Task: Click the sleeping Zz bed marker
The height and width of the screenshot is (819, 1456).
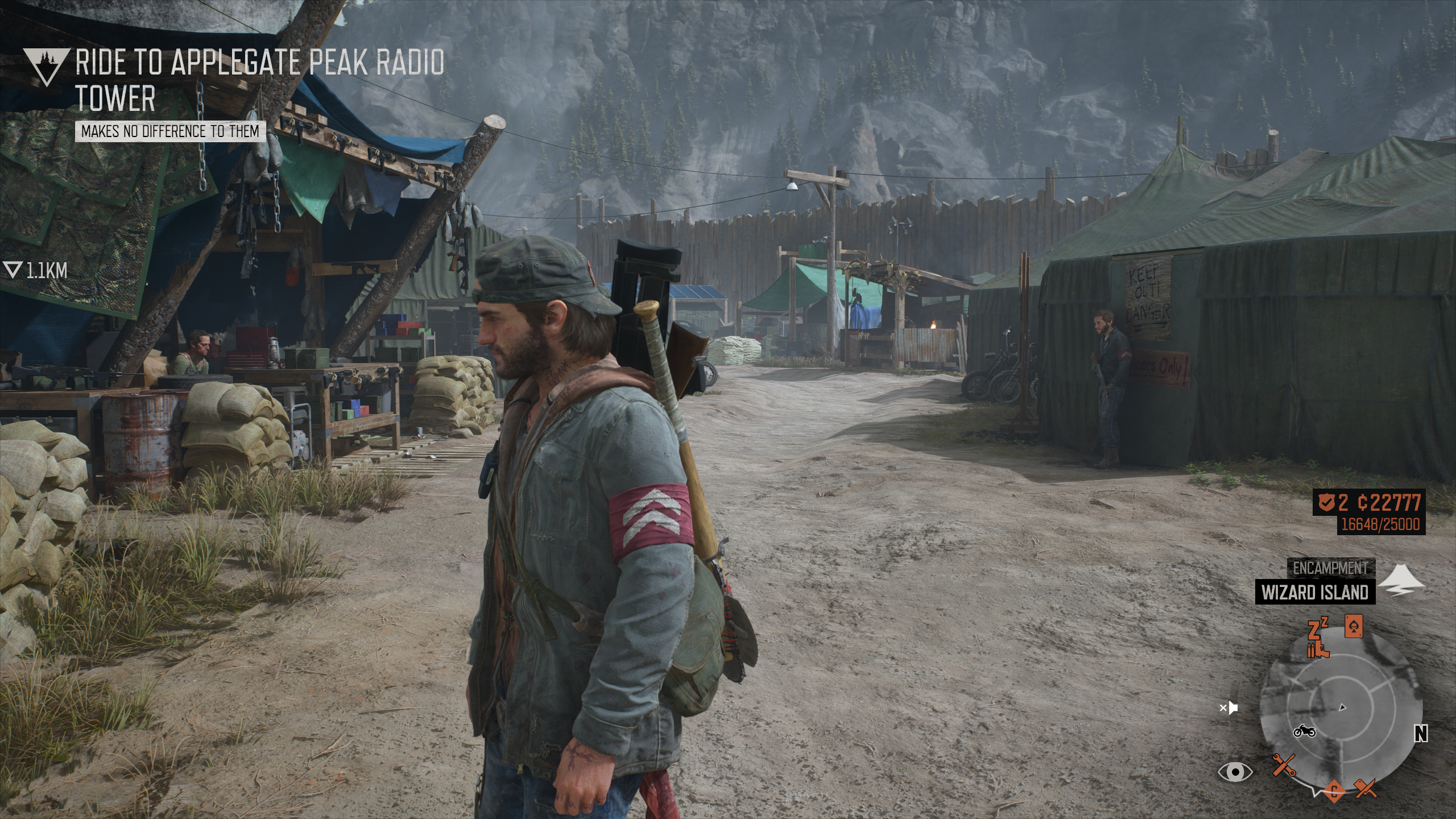Action: click(x=1317, y=630)
